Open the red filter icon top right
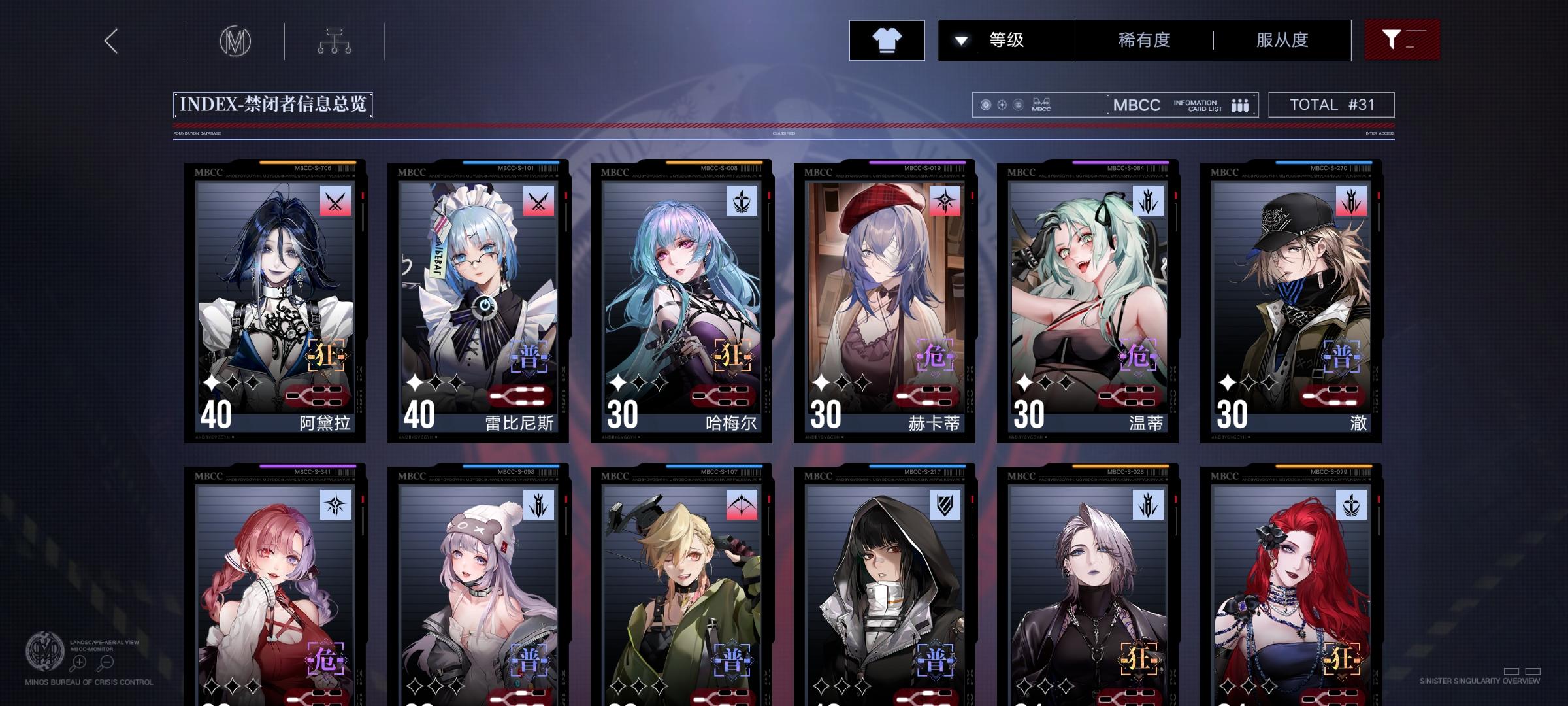This screenshot has height=706, width=1568. 1401,40
